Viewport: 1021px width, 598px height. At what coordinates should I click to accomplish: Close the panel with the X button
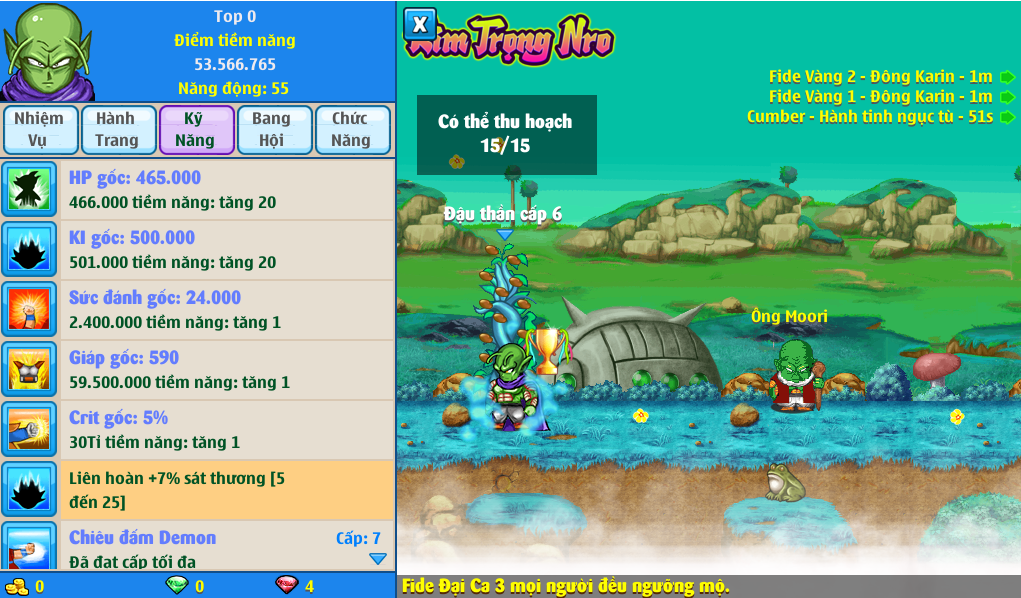(x=421, y=25)
